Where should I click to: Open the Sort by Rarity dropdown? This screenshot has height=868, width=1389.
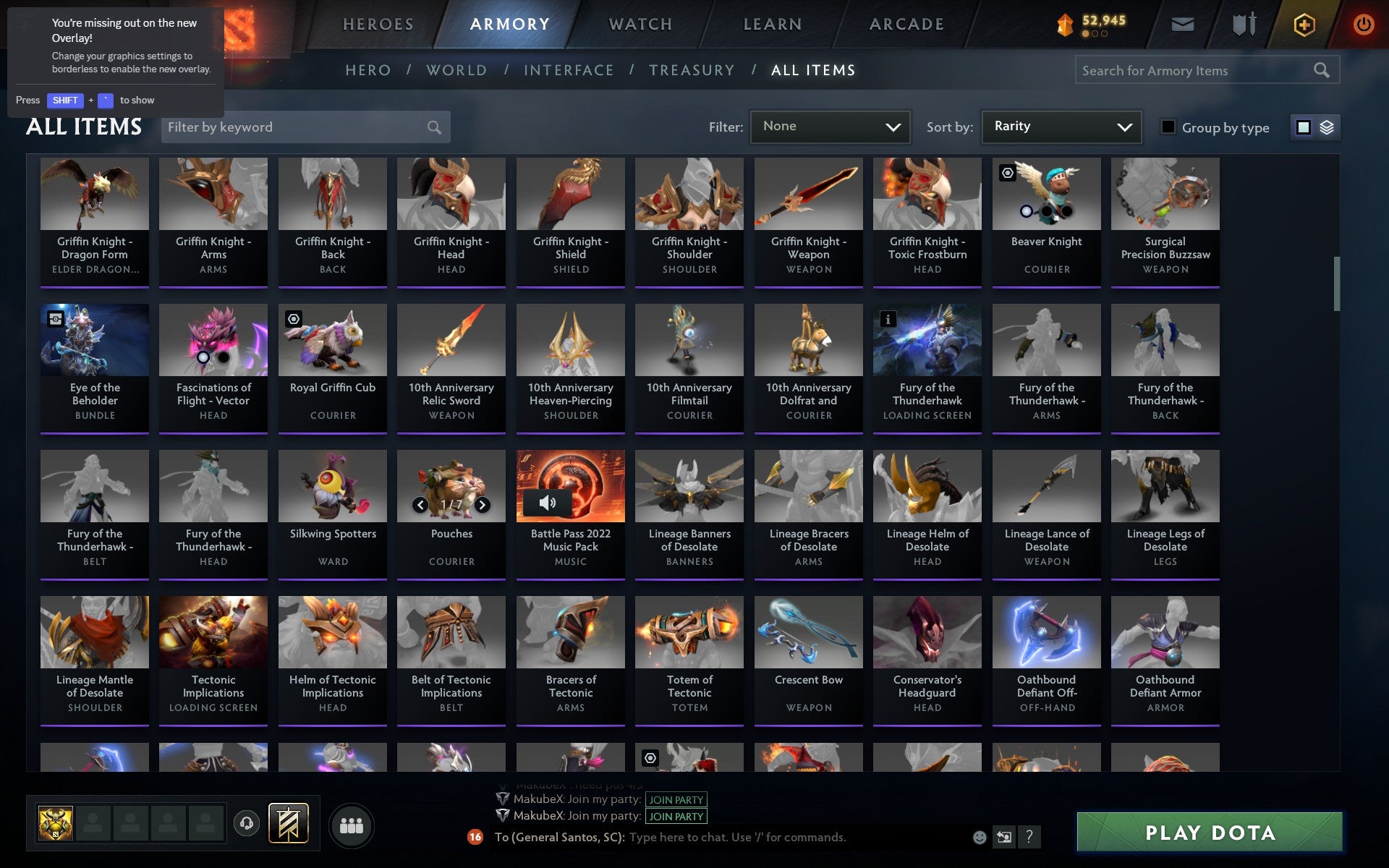click(1061, 127)
